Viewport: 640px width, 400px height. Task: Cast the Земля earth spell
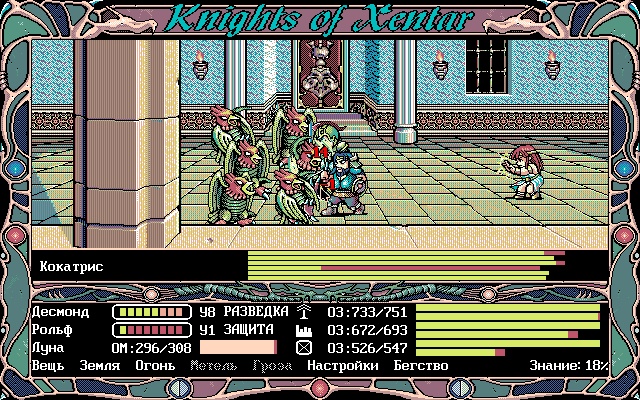(x=100, y=365)
